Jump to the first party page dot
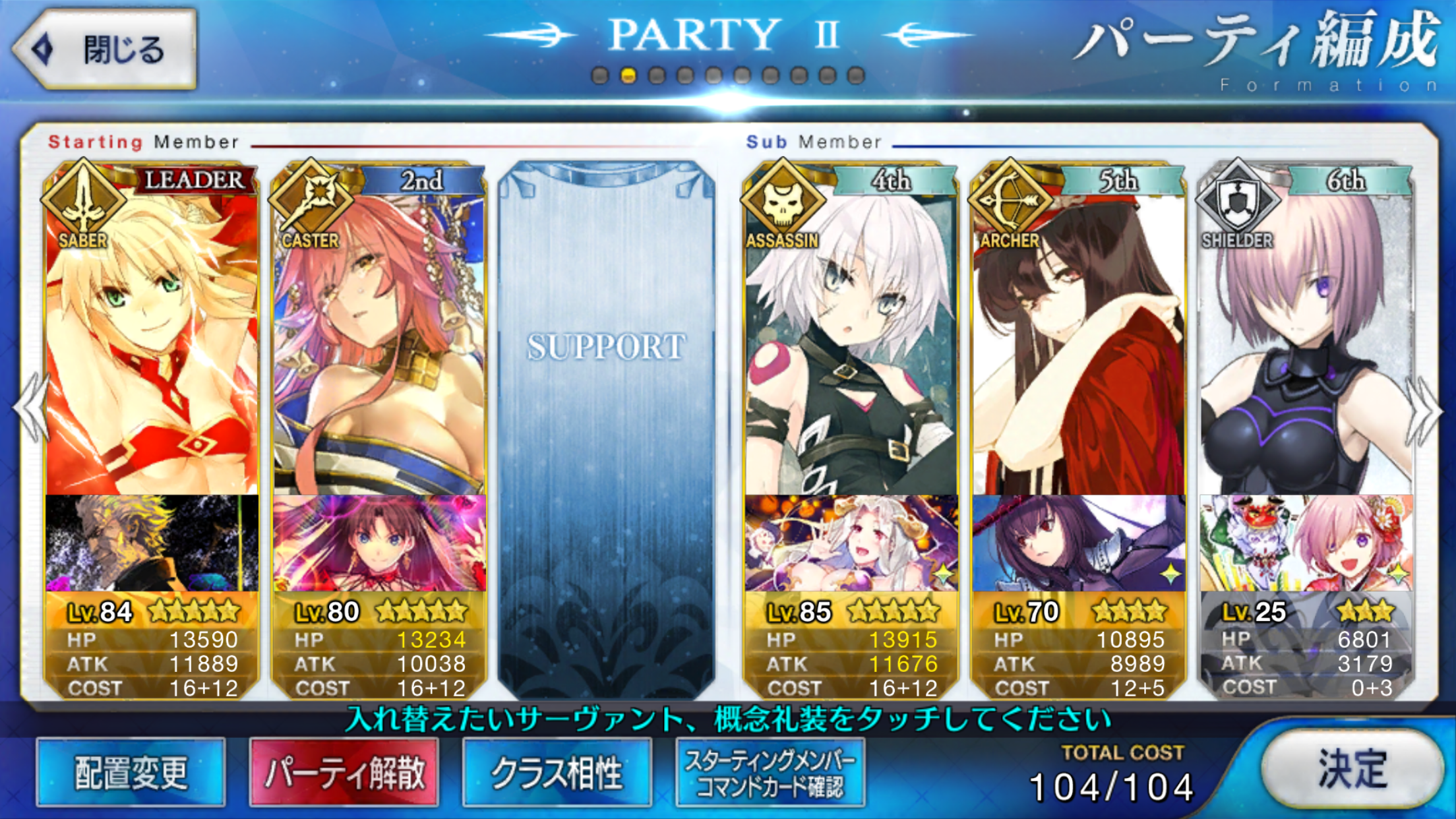1456x819 pixels. pos(600,76)
